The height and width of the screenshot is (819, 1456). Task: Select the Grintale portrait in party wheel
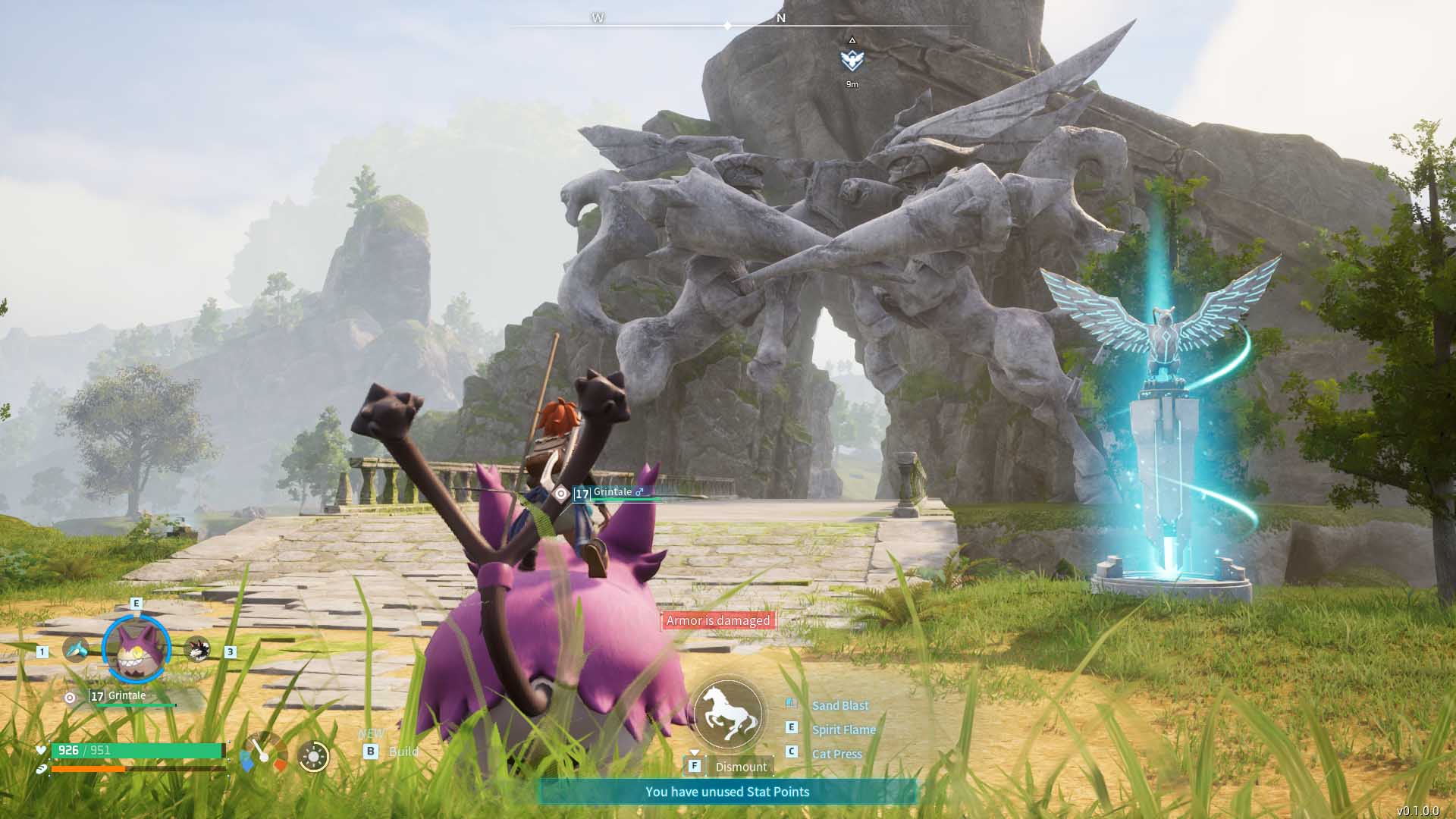136,649
